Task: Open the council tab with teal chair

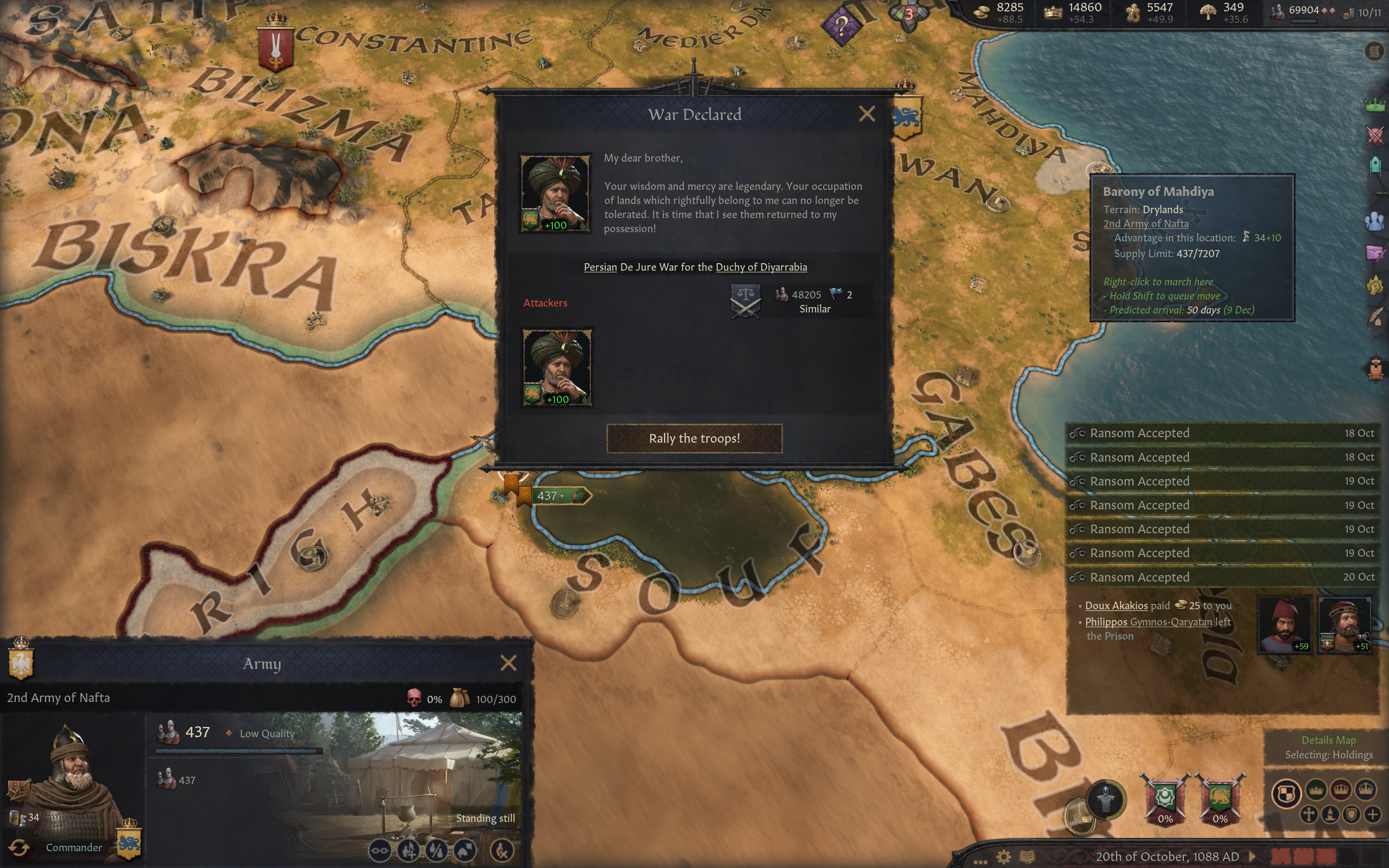Action: 1375,167
